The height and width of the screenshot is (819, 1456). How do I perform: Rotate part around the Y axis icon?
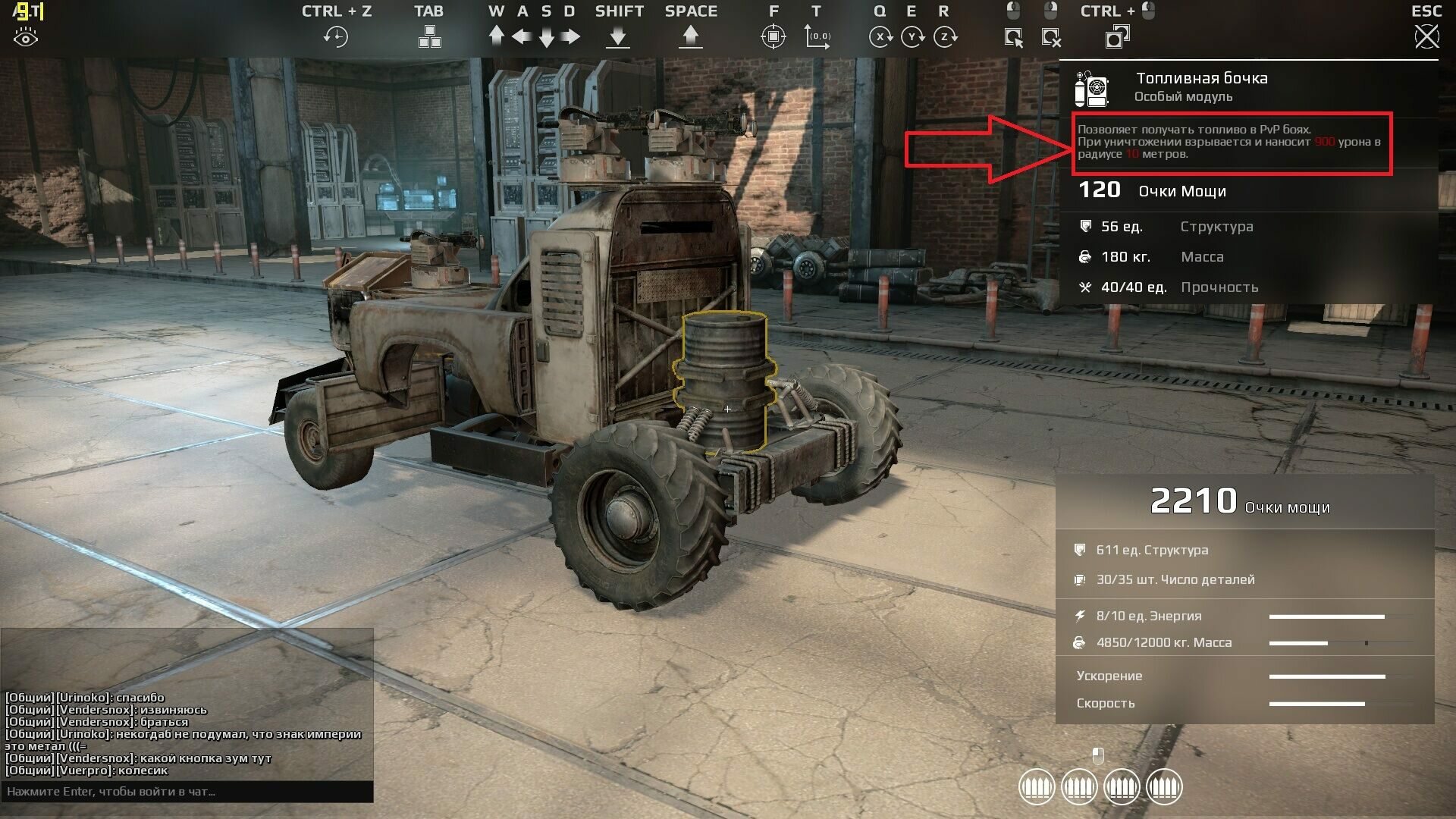912,36
